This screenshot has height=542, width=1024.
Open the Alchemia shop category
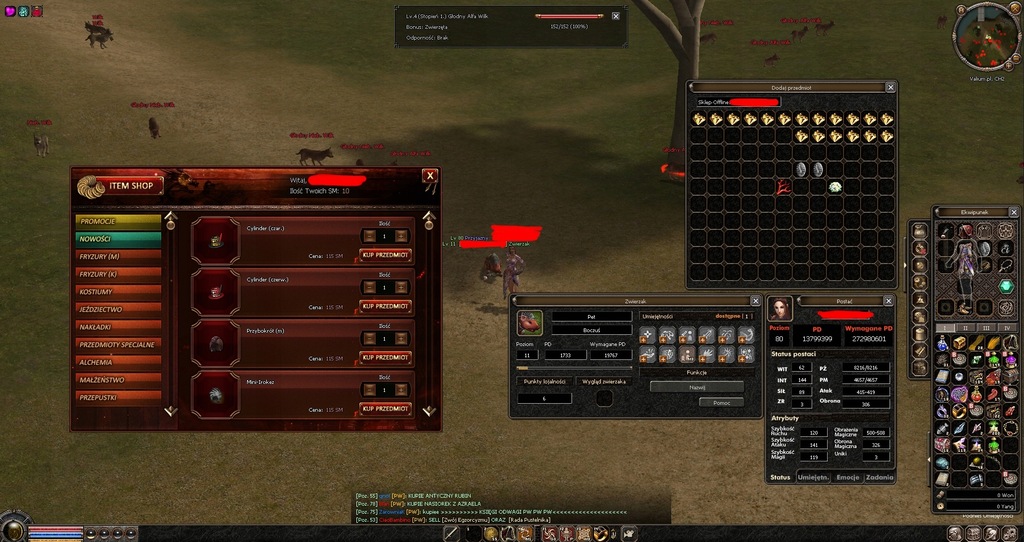[118, 362]
